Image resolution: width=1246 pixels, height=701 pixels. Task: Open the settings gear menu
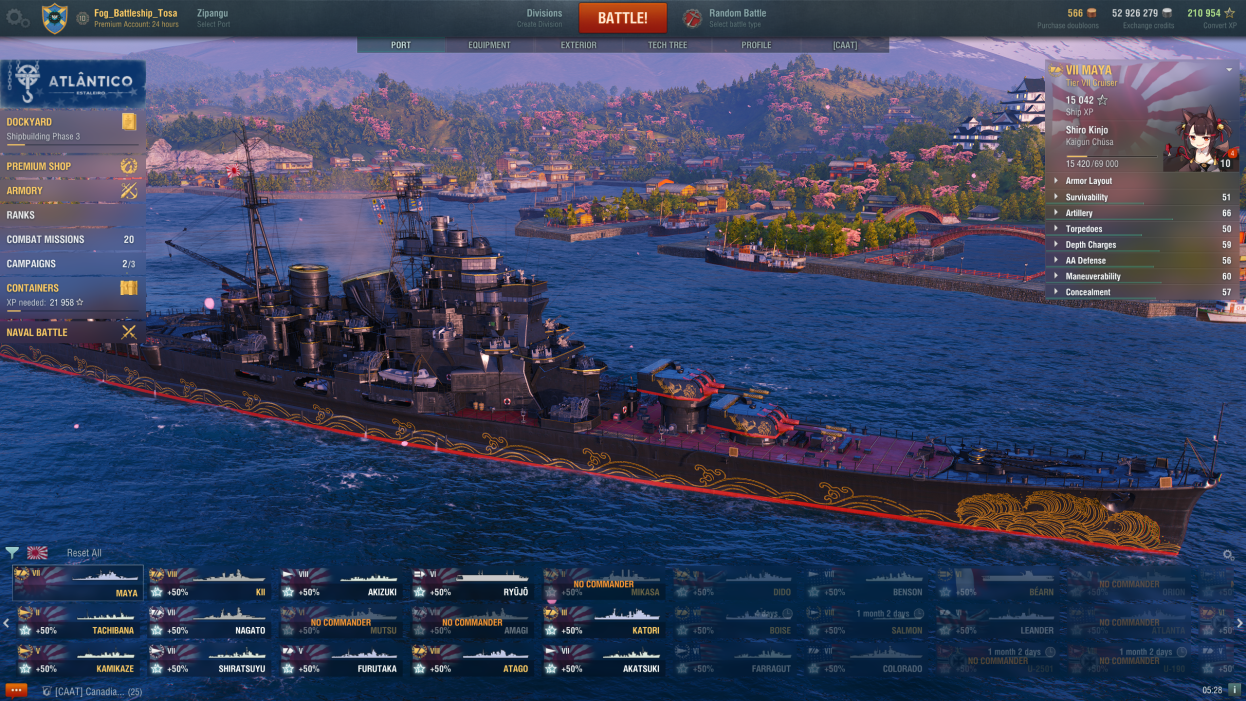pyautogui.click(x=17, y=18)
